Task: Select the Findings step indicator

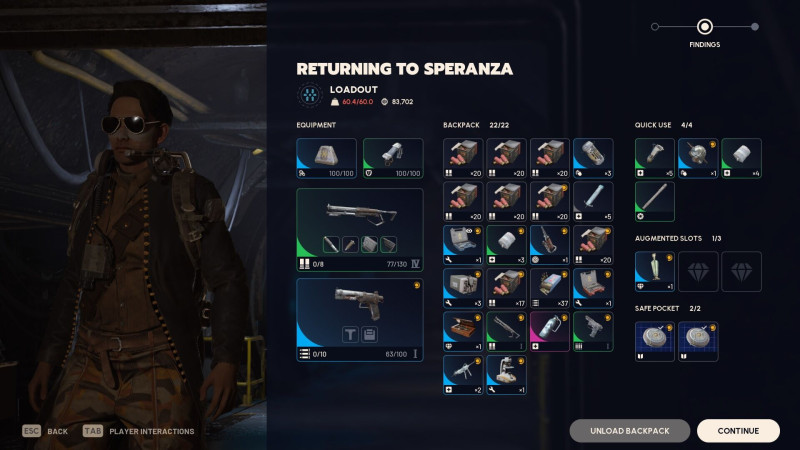Action: coord(704,27)
